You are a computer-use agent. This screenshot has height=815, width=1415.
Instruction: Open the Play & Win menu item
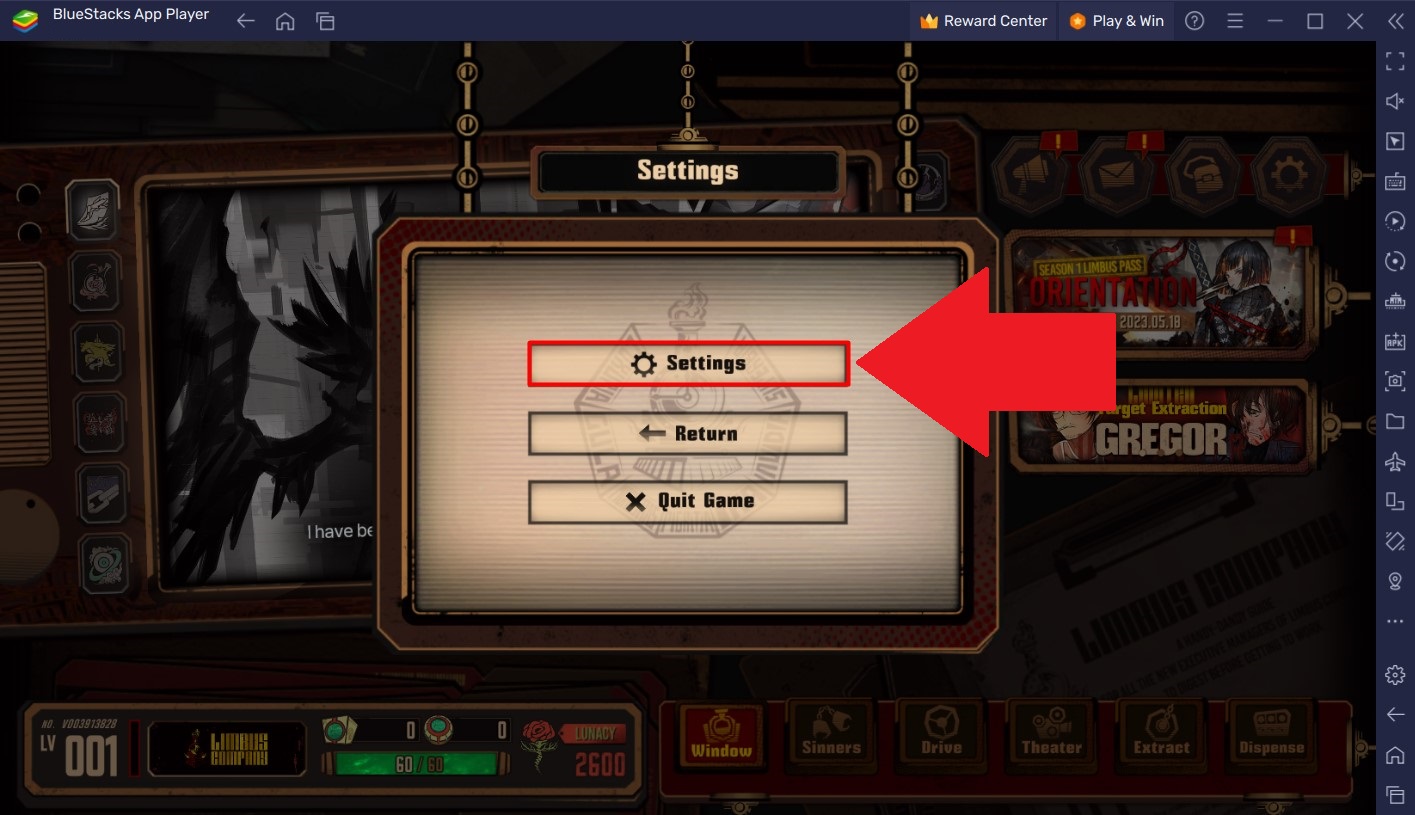(1115, 20)
